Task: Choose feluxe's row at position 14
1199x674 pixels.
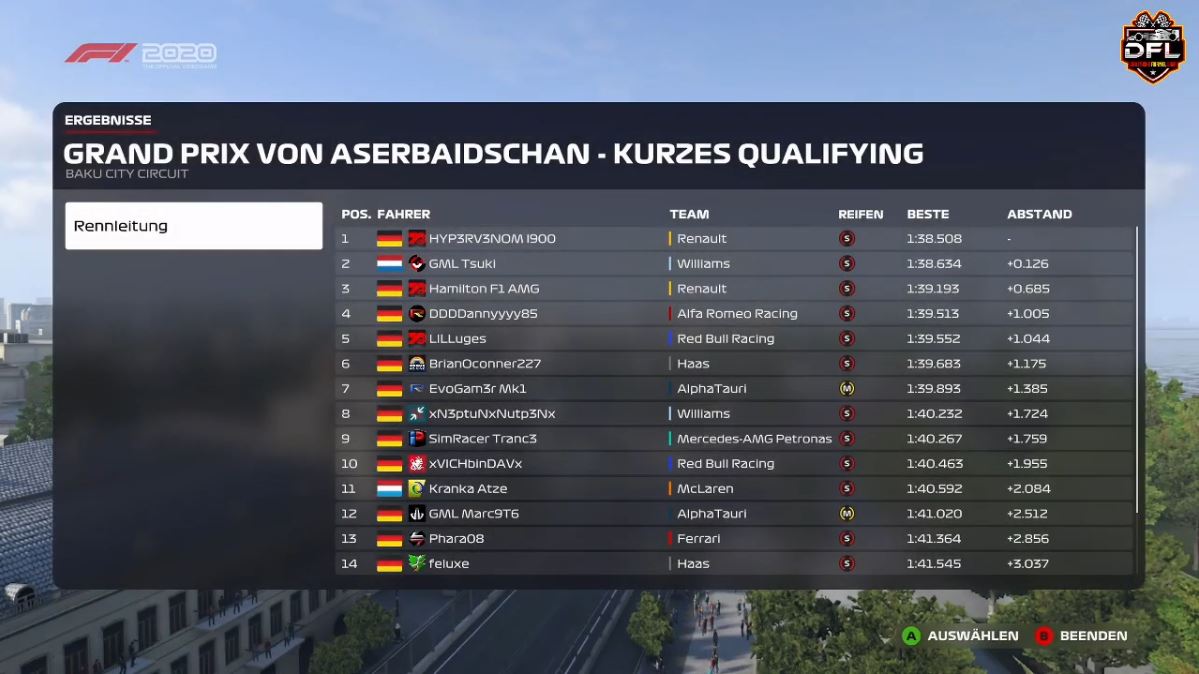Action: coord(734,564)
